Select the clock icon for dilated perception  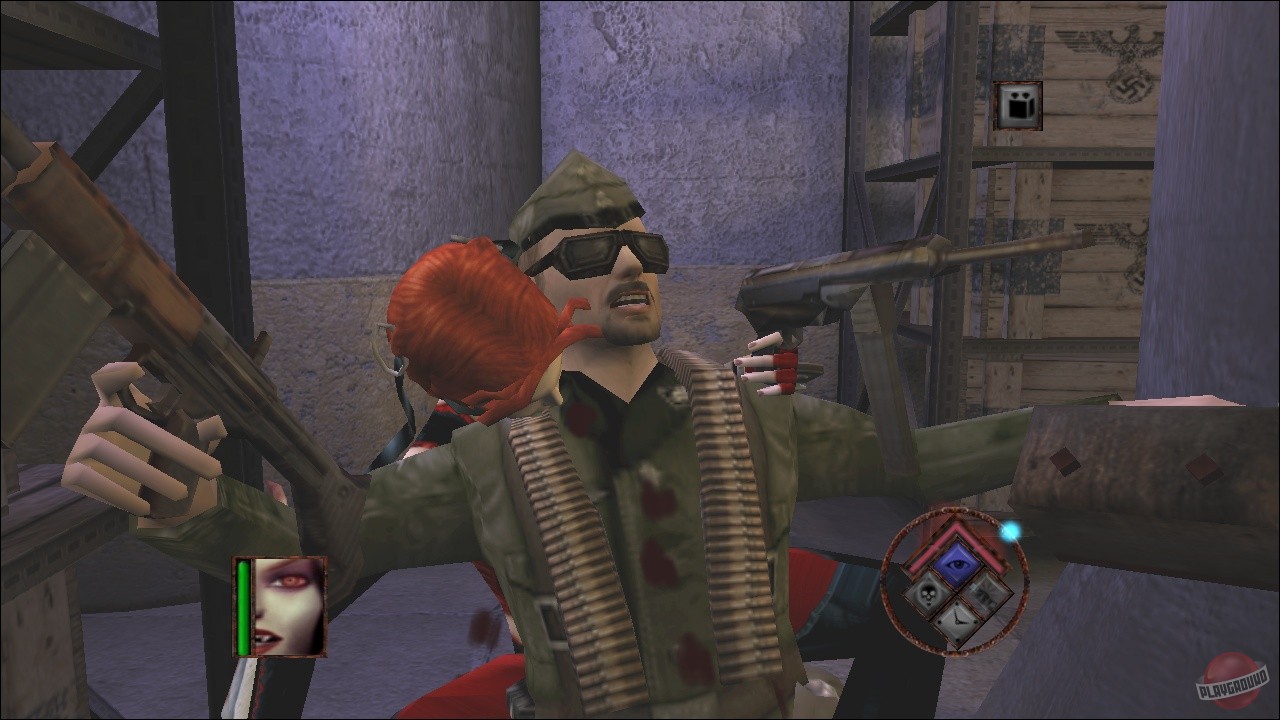click(x=959, y=620)
